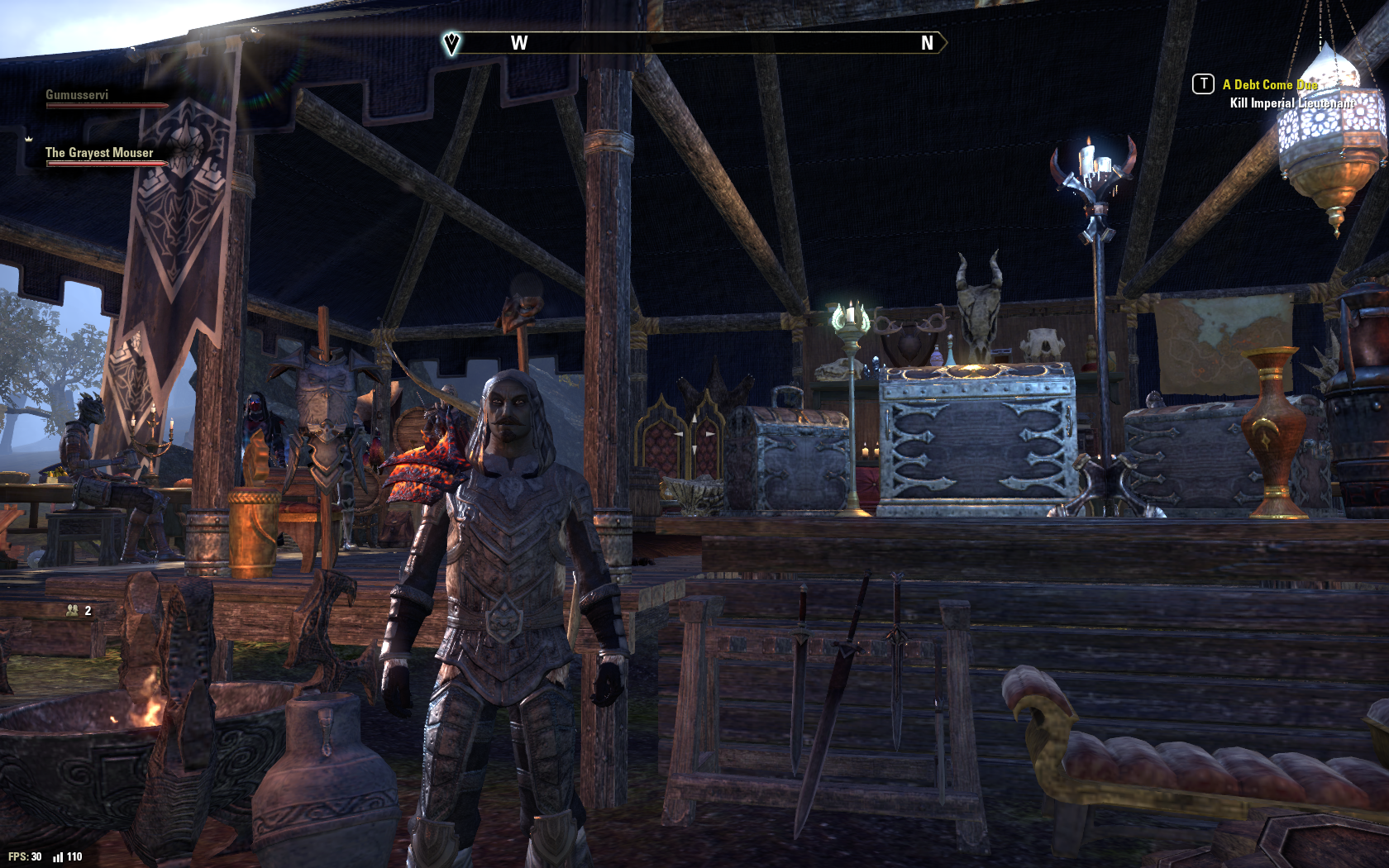Click the group members icon showing 2
The width and height of the screenshot is (1389, 868).
tap(73, 611)
